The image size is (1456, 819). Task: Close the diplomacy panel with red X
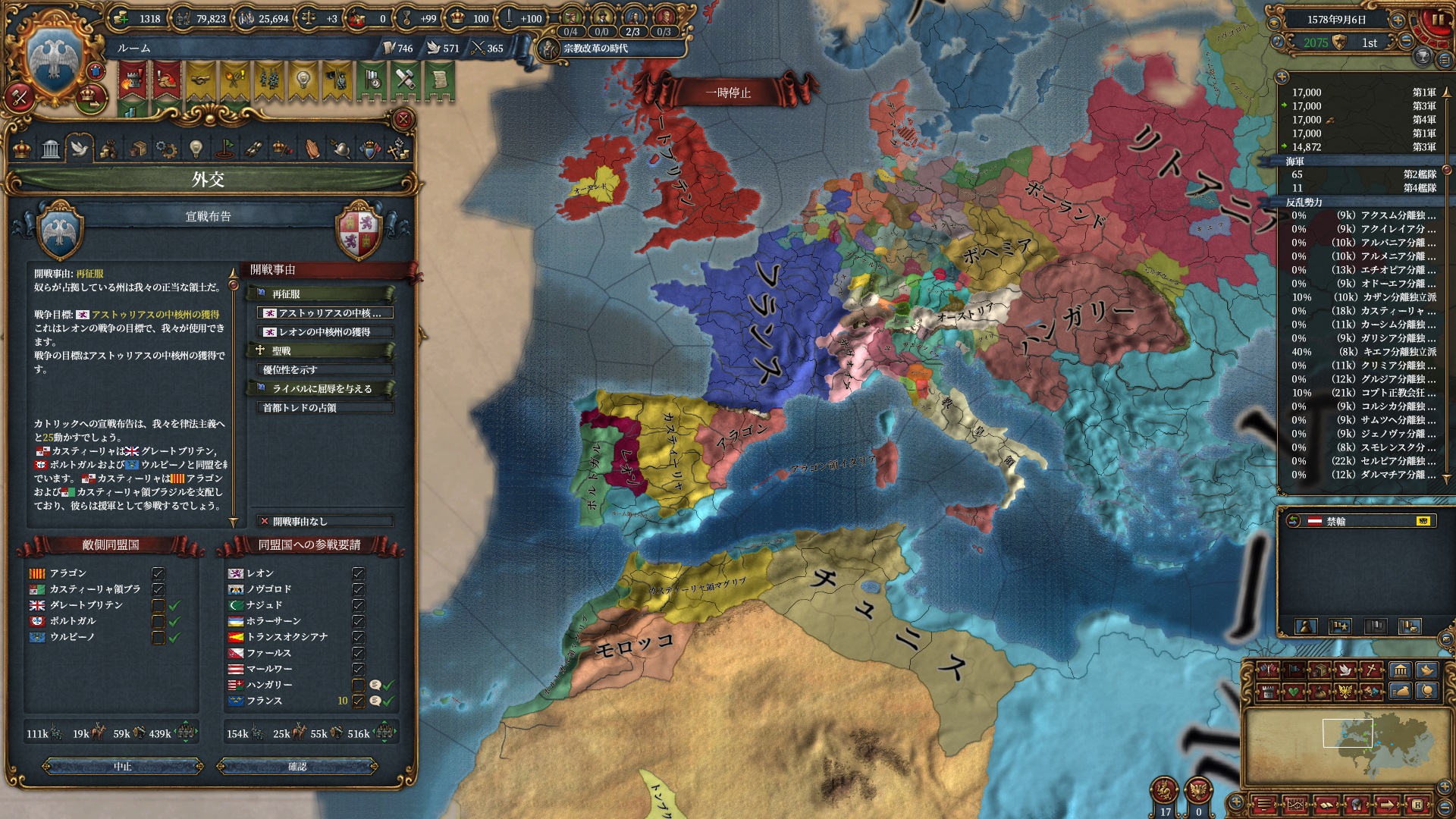click(403, 119)
